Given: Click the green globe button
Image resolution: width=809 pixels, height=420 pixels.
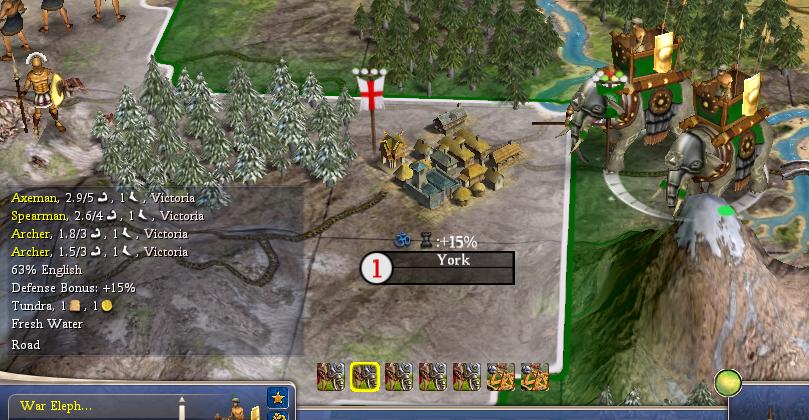Looking at the screenshot, I should click(x=728, y=383).
